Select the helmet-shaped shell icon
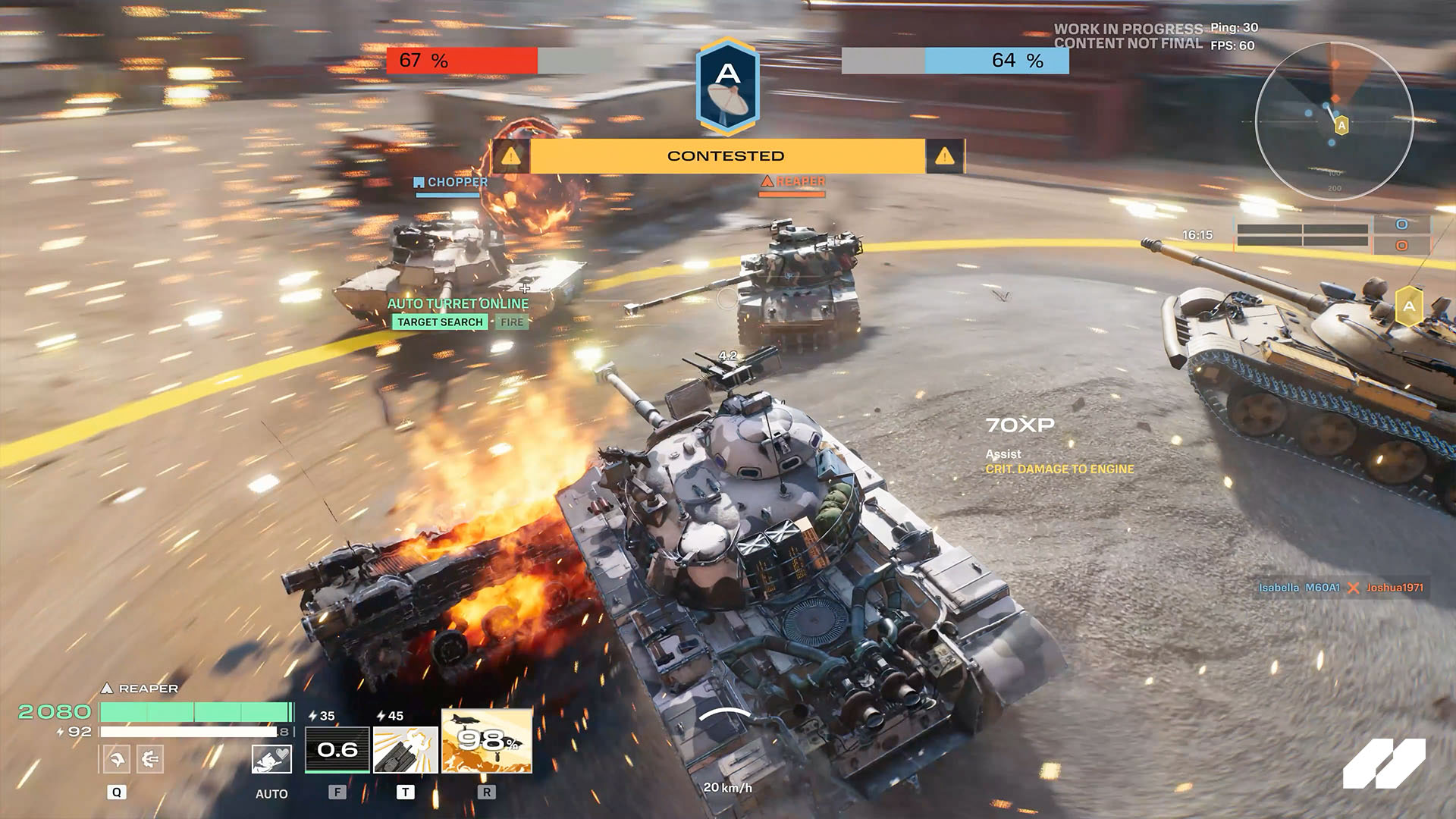 pyautogui.click(x=117, y=758)
